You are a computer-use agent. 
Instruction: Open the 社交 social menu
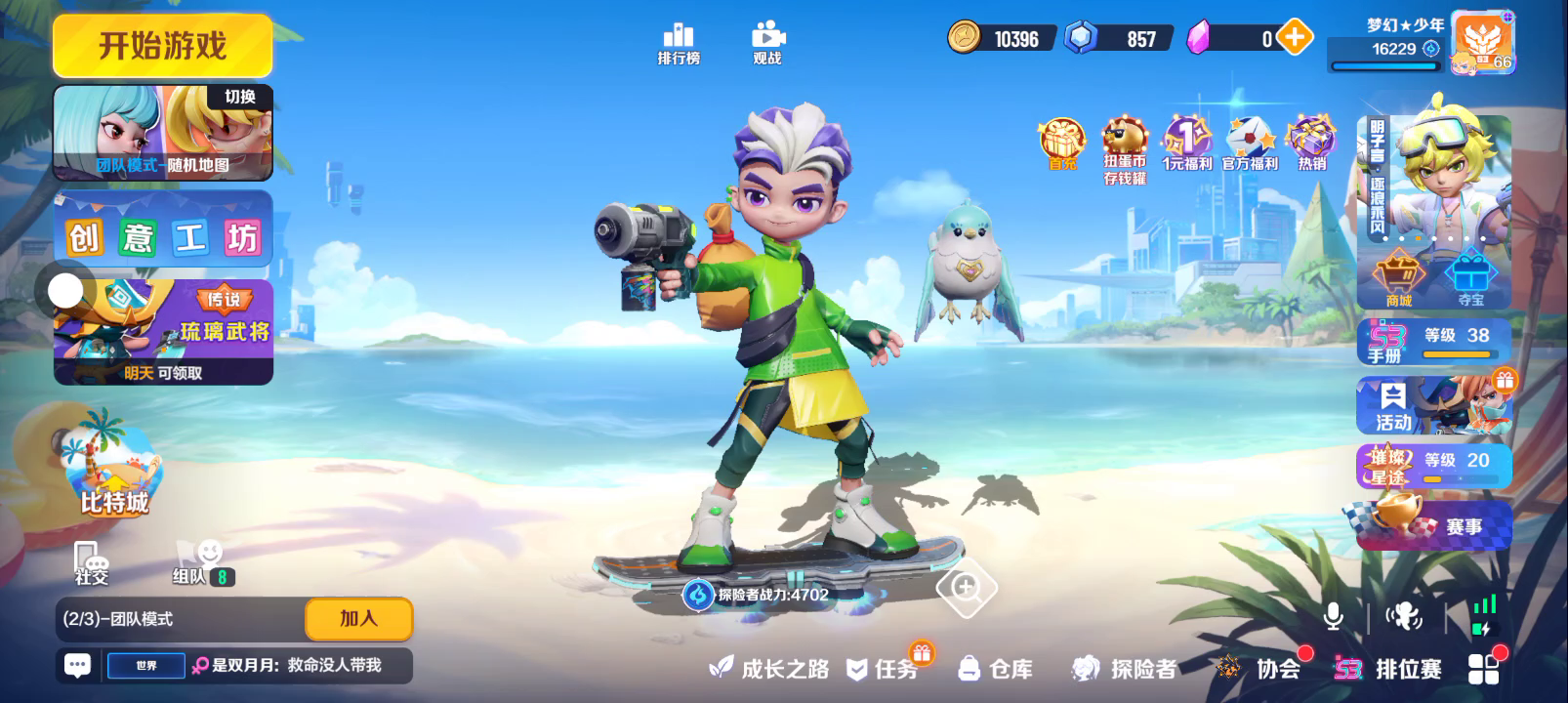pyautogui.click(x=91, y=563)
